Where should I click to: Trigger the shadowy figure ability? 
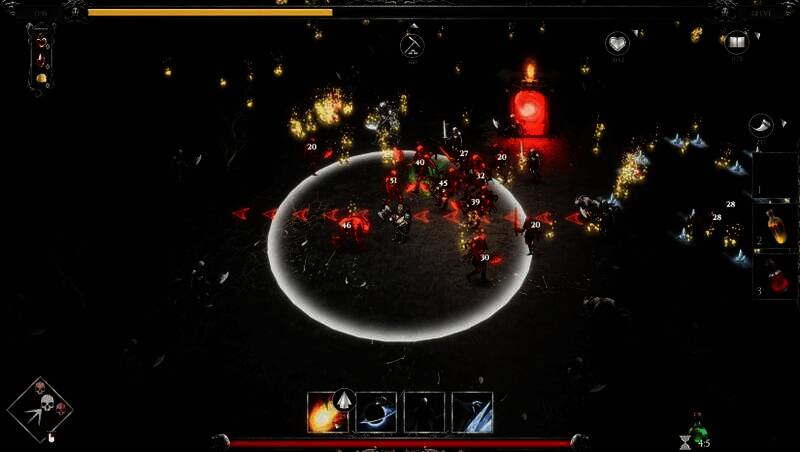click(x=424, y=412)
